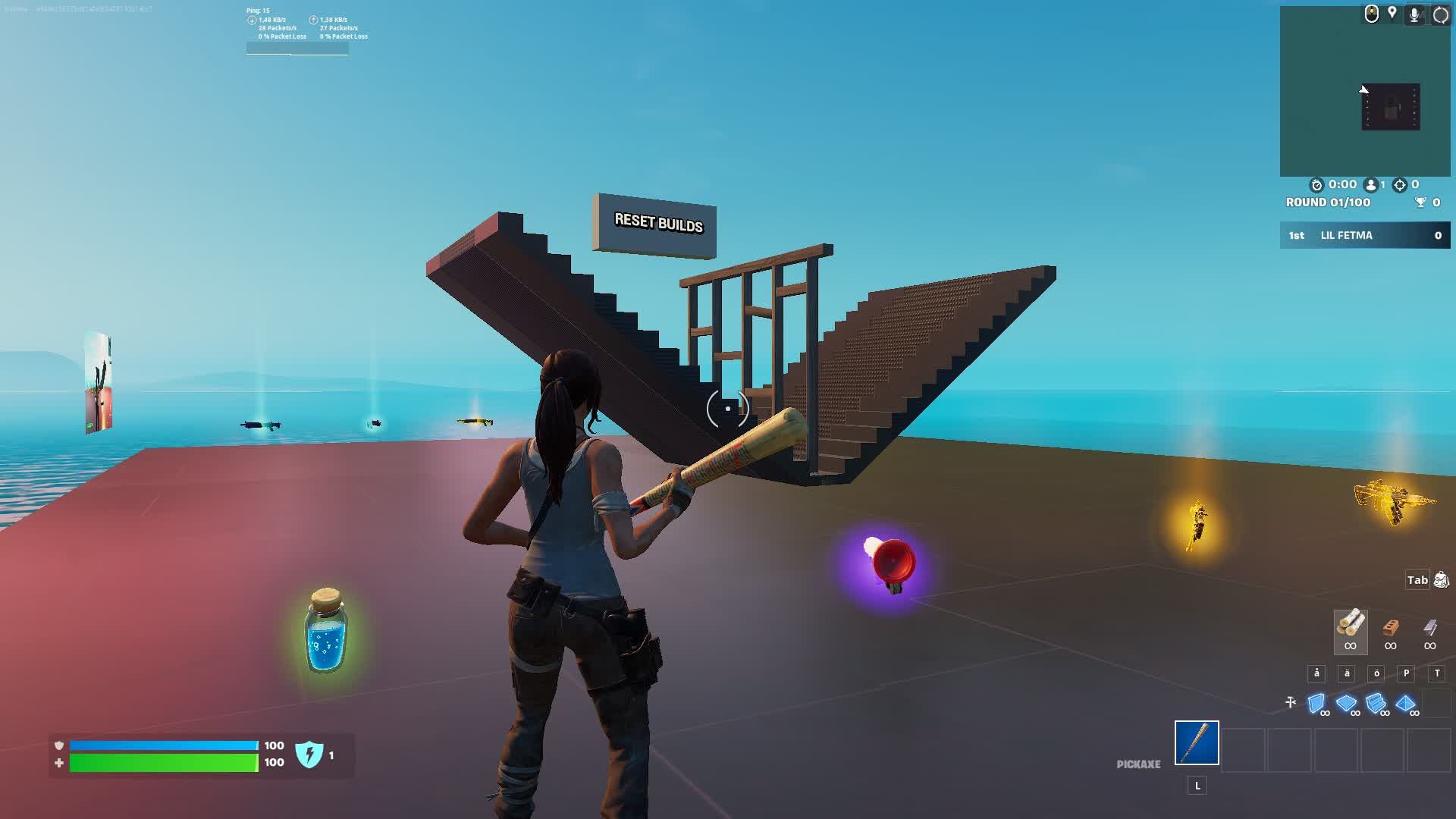Click the trap slot crossed-pickaxe icon

point(1290,701)
